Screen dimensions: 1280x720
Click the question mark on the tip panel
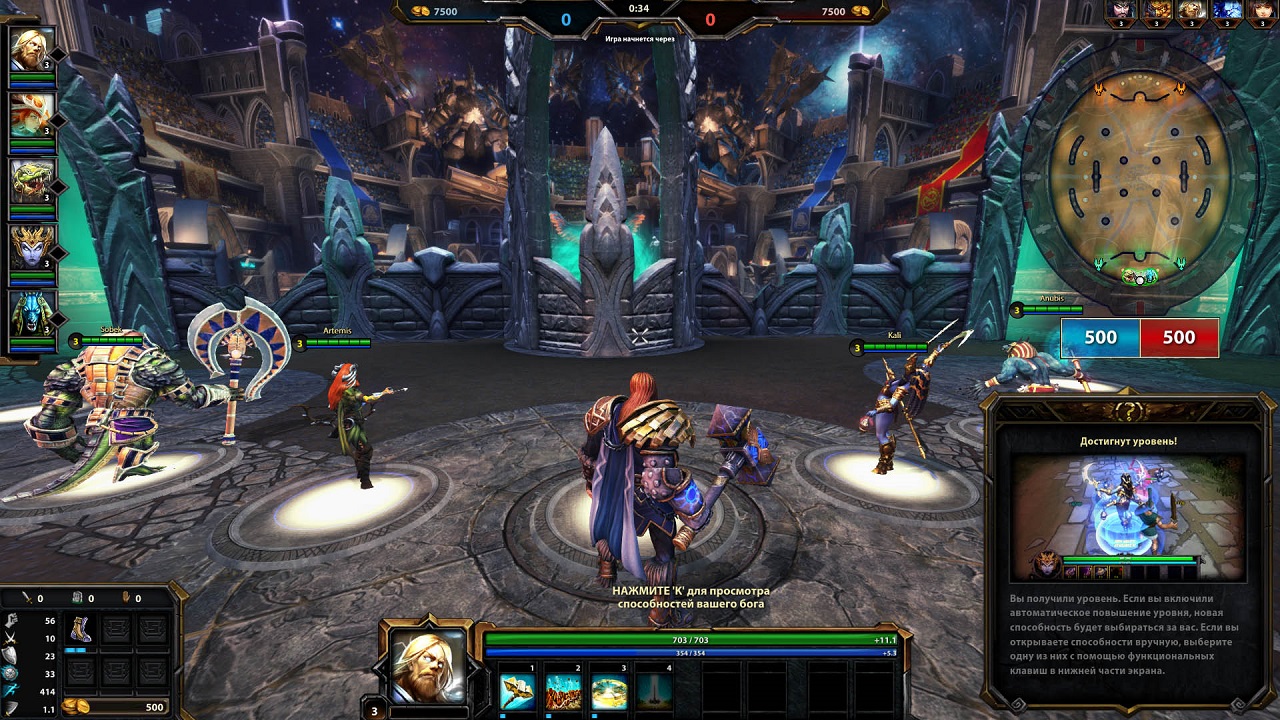pos(1129,411)
